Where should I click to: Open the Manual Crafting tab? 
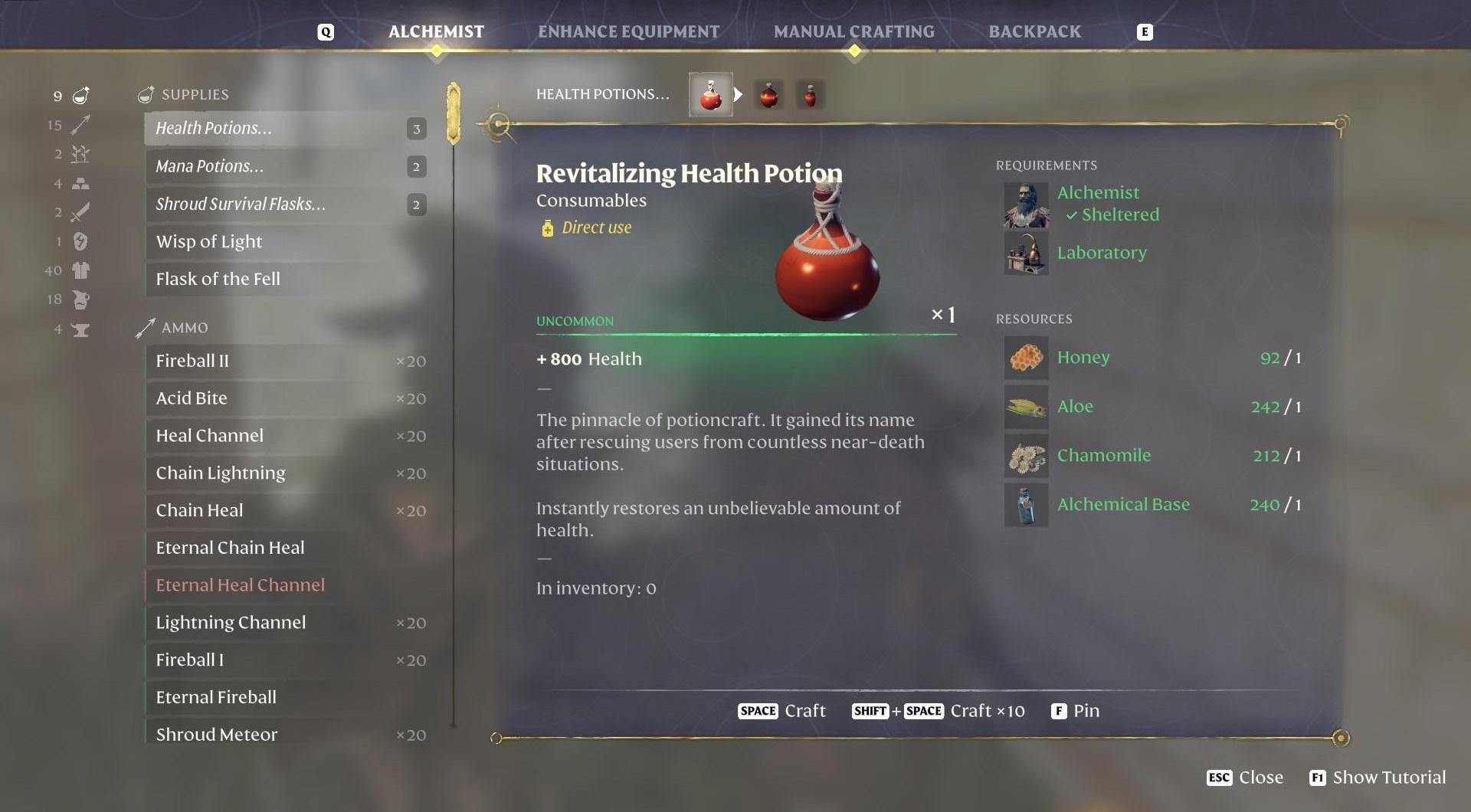coord(853,31)
